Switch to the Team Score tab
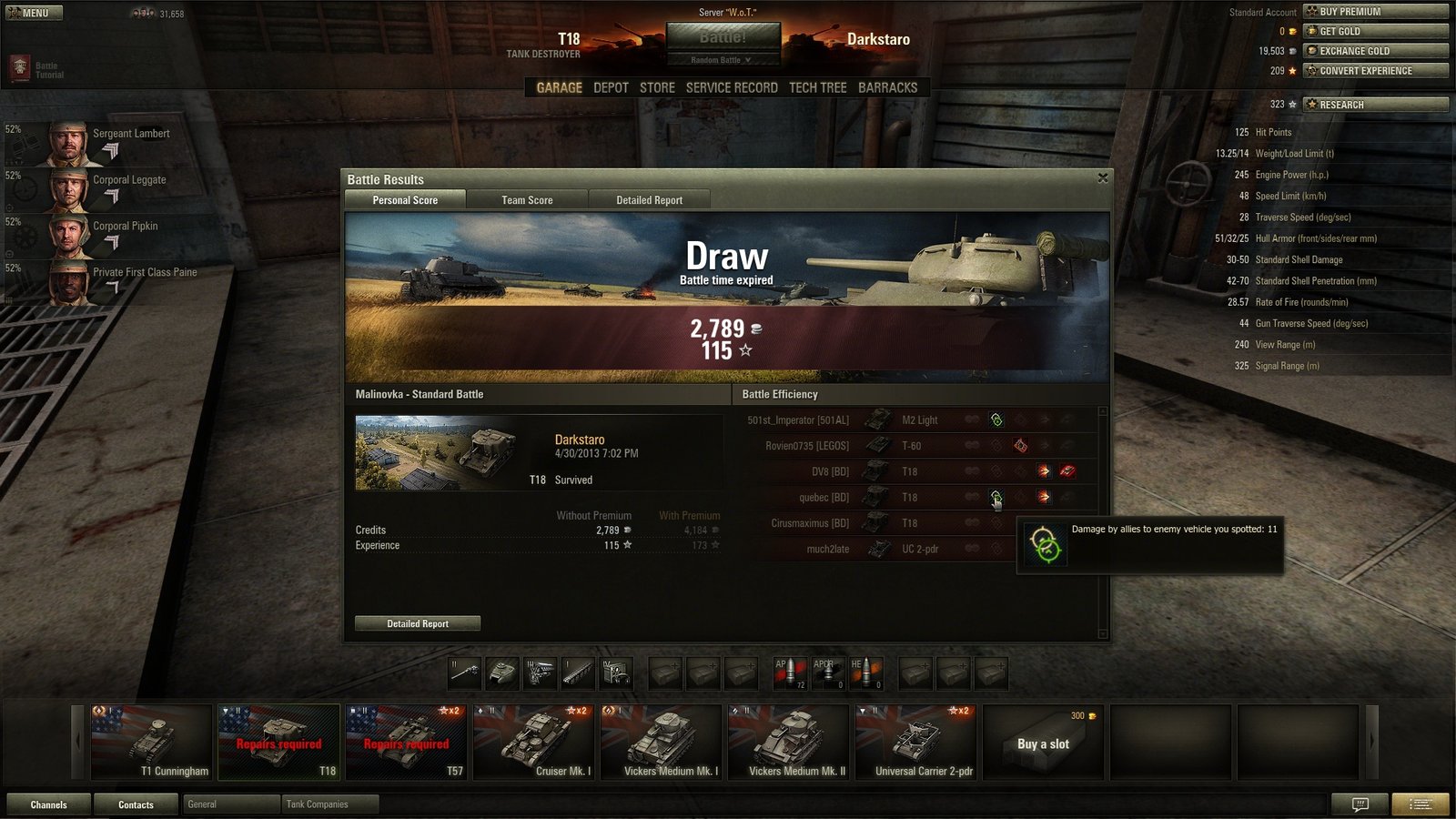 pyautogui.click(x=527, y=200)
